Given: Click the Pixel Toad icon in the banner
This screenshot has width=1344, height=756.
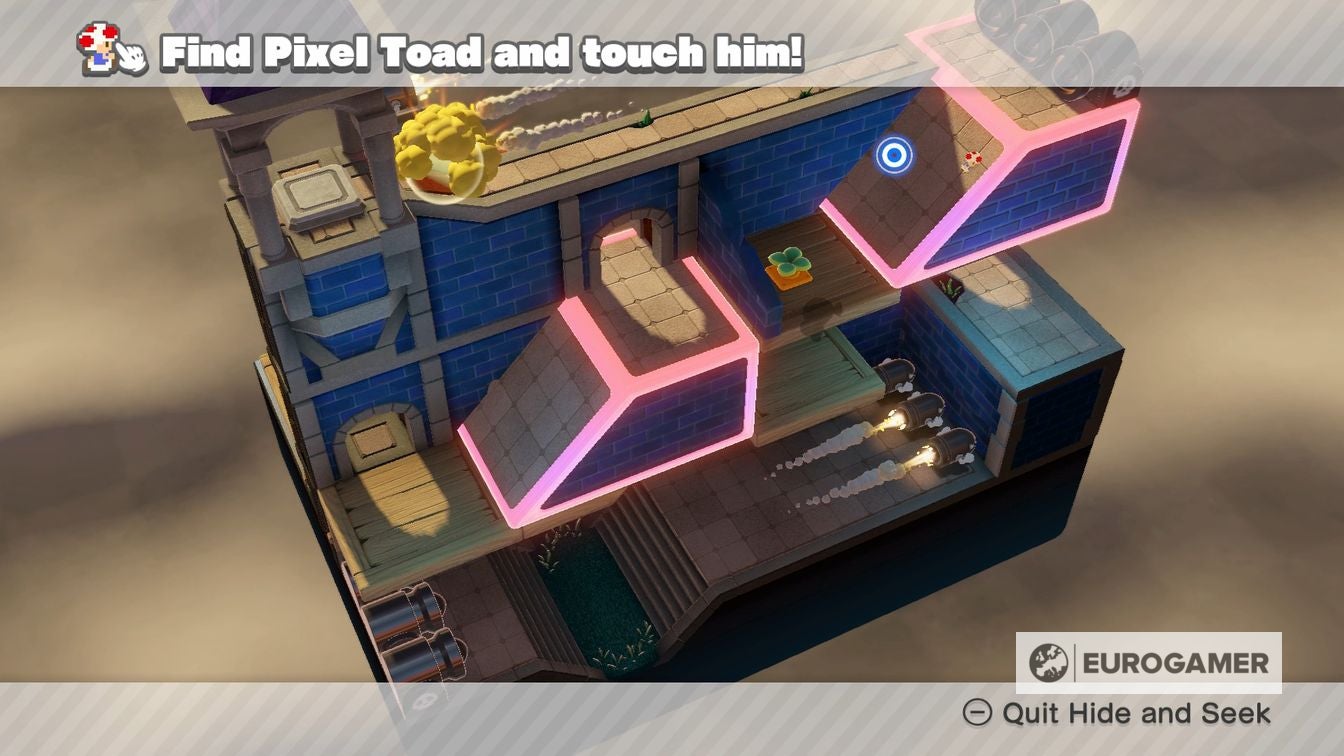Looking at the screenshot, I should [97, 48].
